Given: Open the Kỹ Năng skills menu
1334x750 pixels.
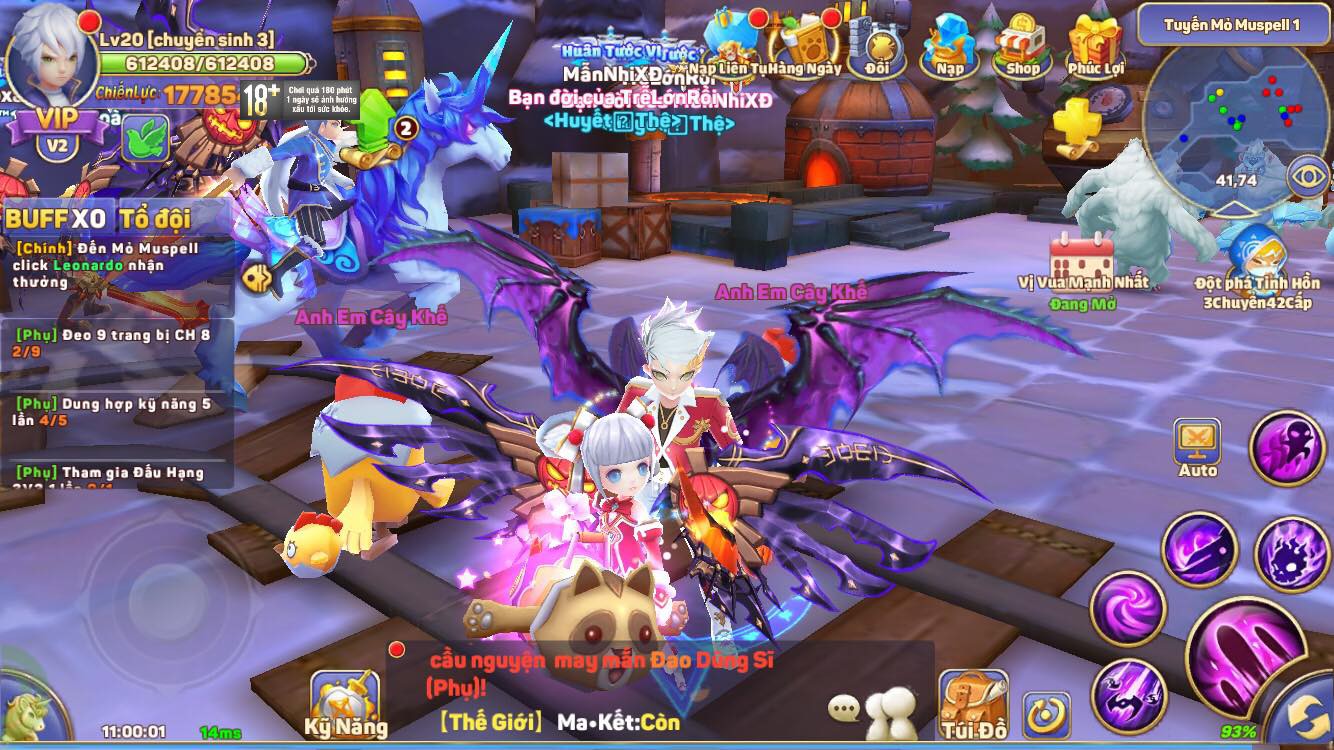Looking at the screenshot, I should pyautogui.click(x=345, y=704).
